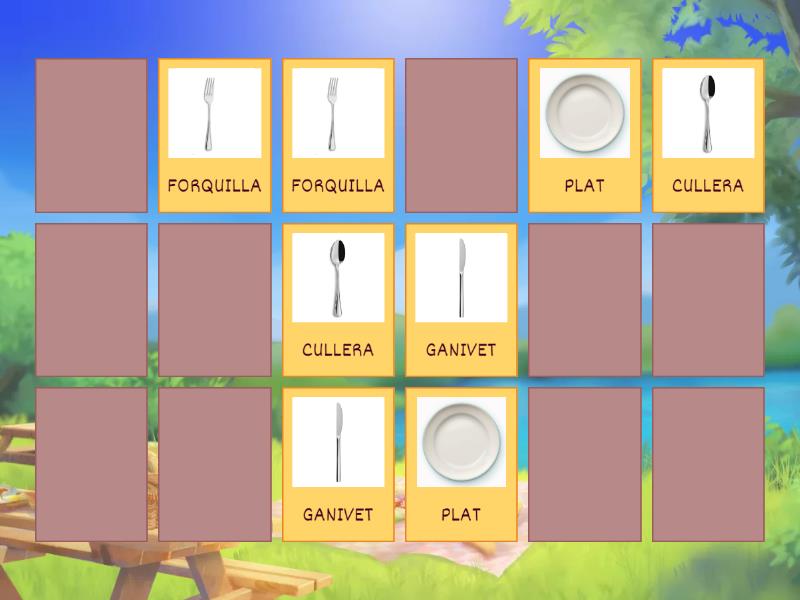Select the GANIVET card beside the CULLERA card
Screen dimensions: 800x600
click(x=461, y=299)
